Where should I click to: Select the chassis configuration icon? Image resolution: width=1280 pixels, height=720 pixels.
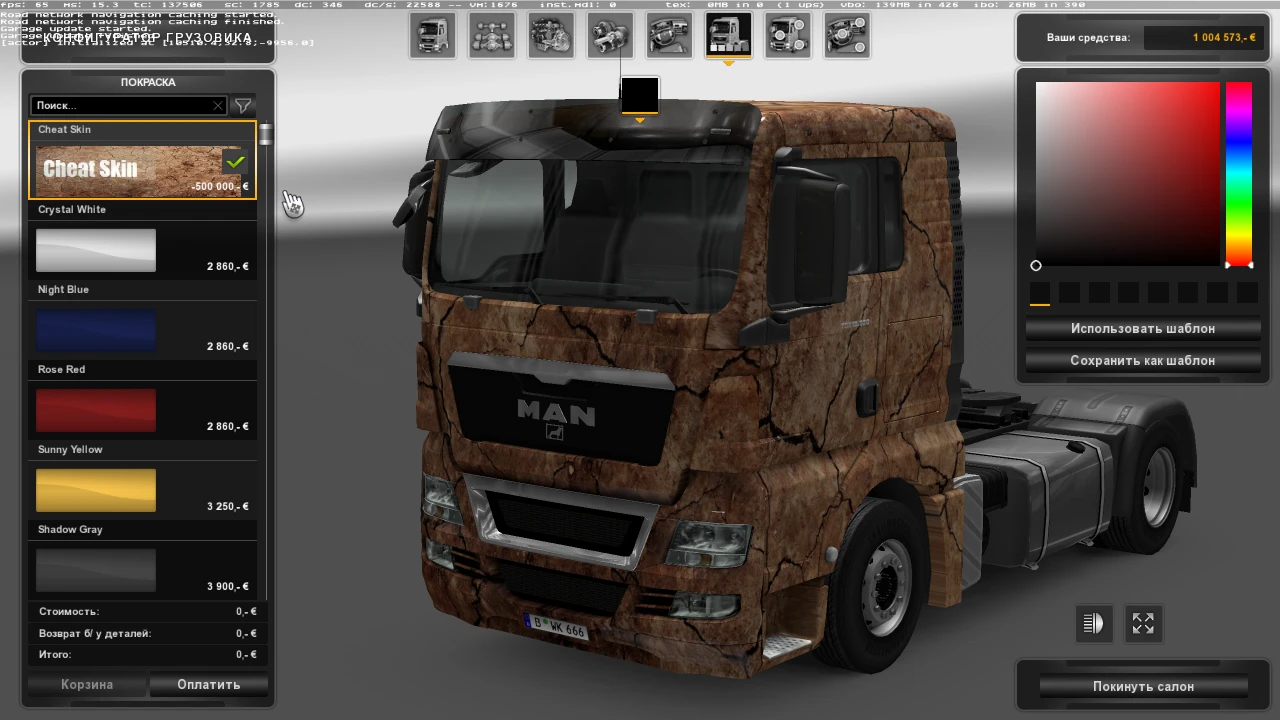pos(491,35)
